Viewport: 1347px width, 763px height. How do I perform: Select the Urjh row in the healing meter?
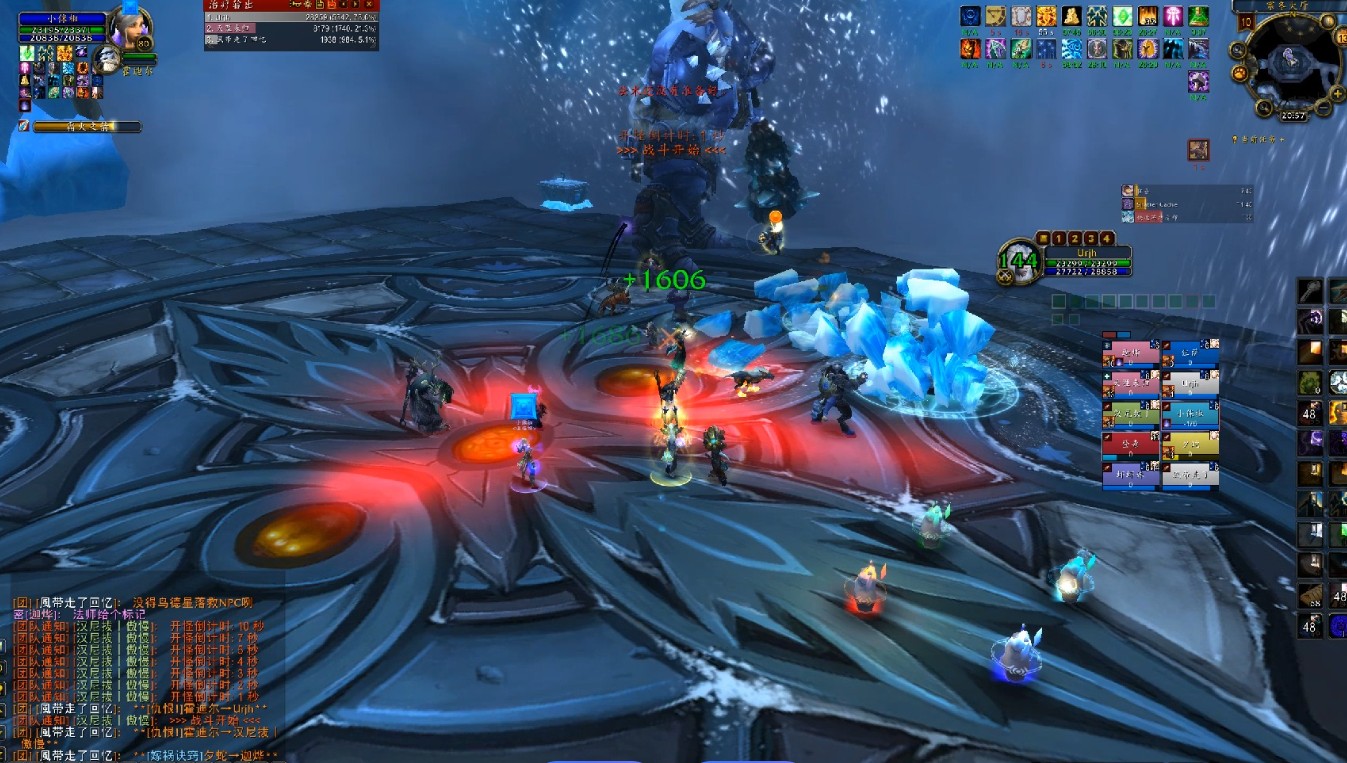290,17
